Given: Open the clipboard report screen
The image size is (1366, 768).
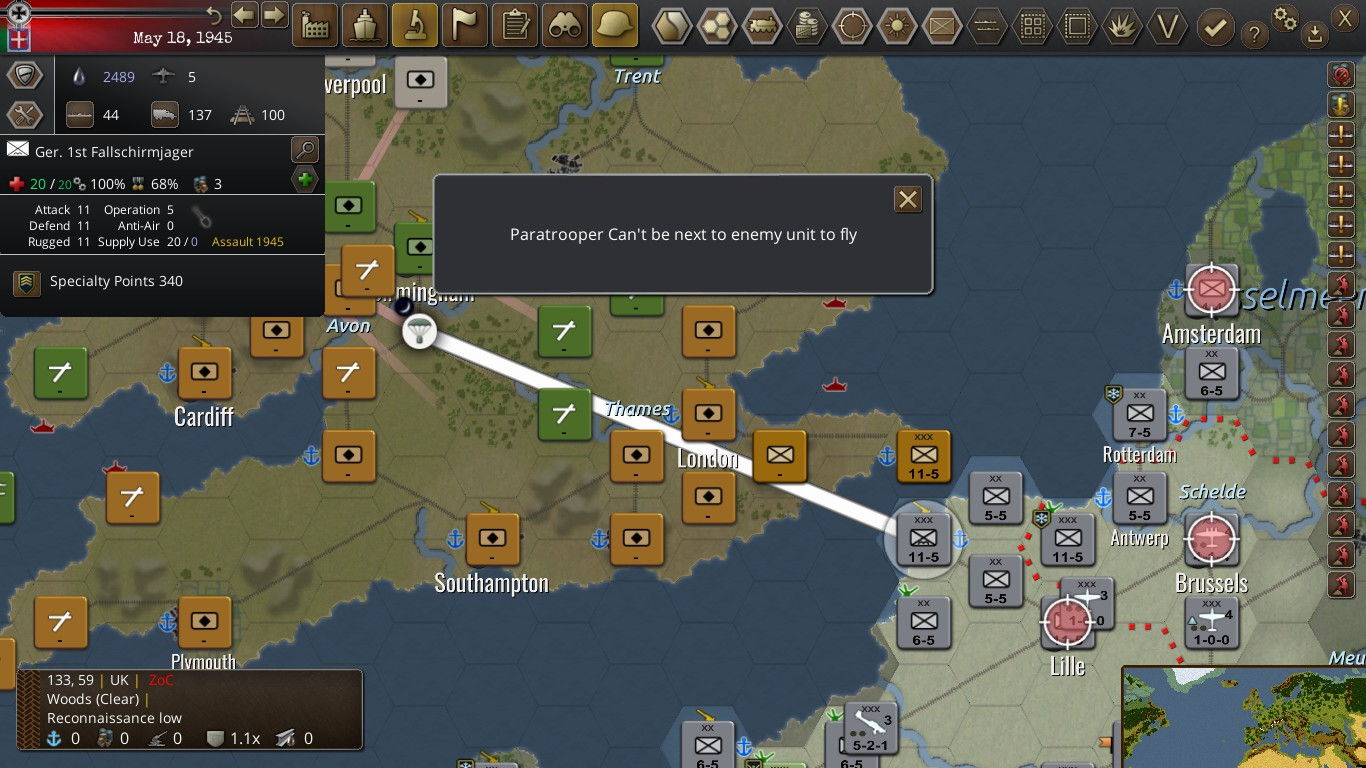Looking at the screenshot, I should click(515, 24).
